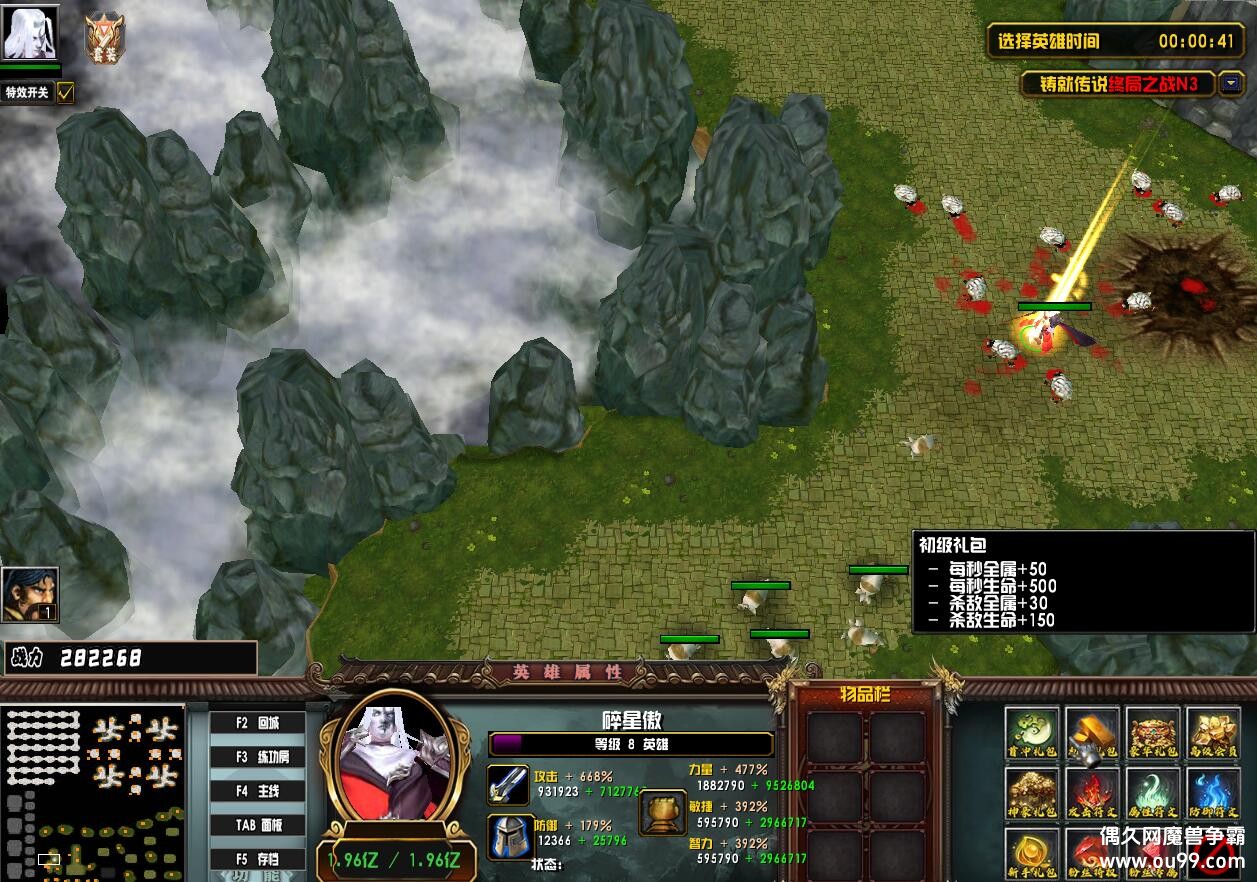Choose the F2 回城 return-to-town button
Screen dimensions: 1257x882
point(257,723)
